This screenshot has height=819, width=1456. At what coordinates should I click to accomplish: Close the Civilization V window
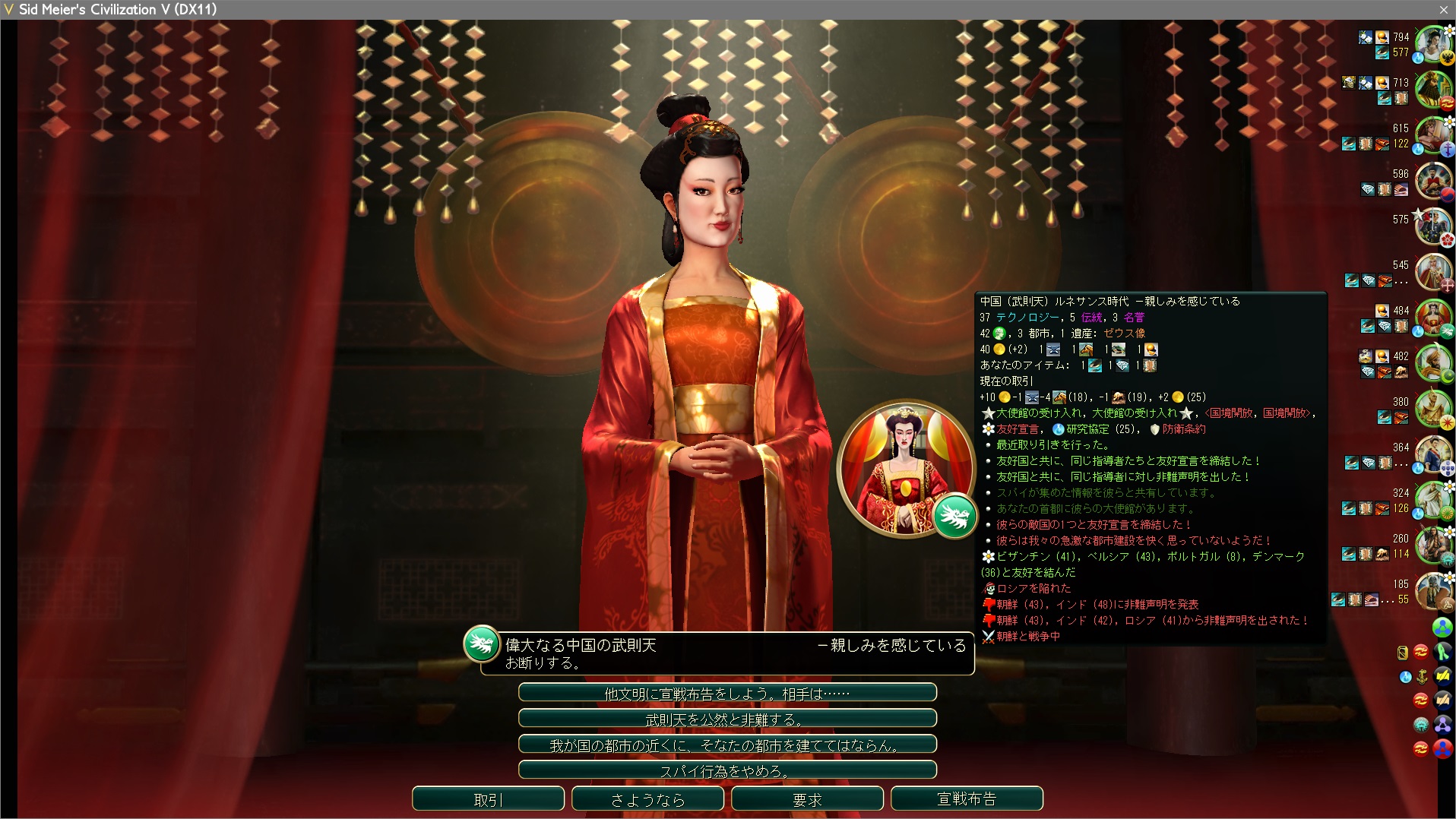tap(1443, 9)
